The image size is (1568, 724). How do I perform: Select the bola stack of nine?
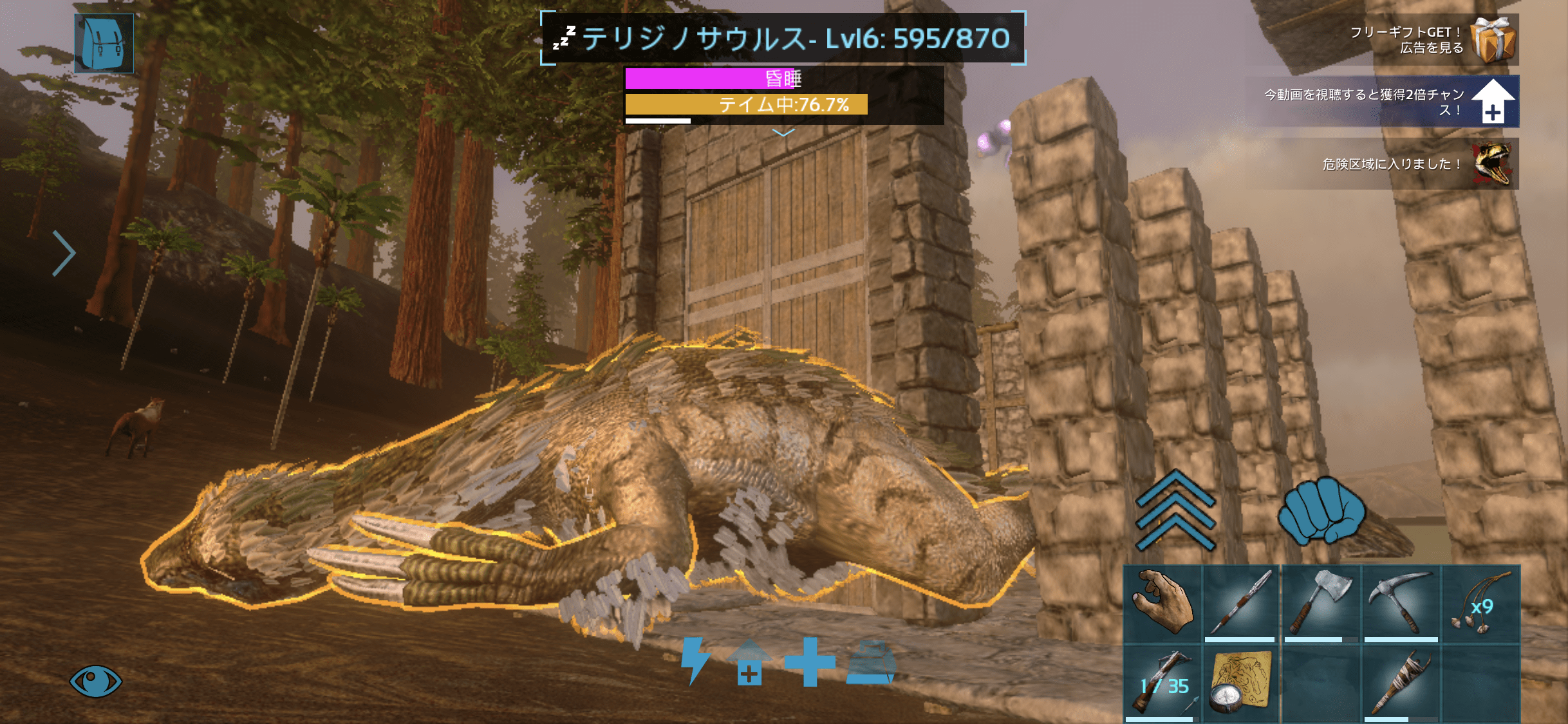tap(1480, 604)
